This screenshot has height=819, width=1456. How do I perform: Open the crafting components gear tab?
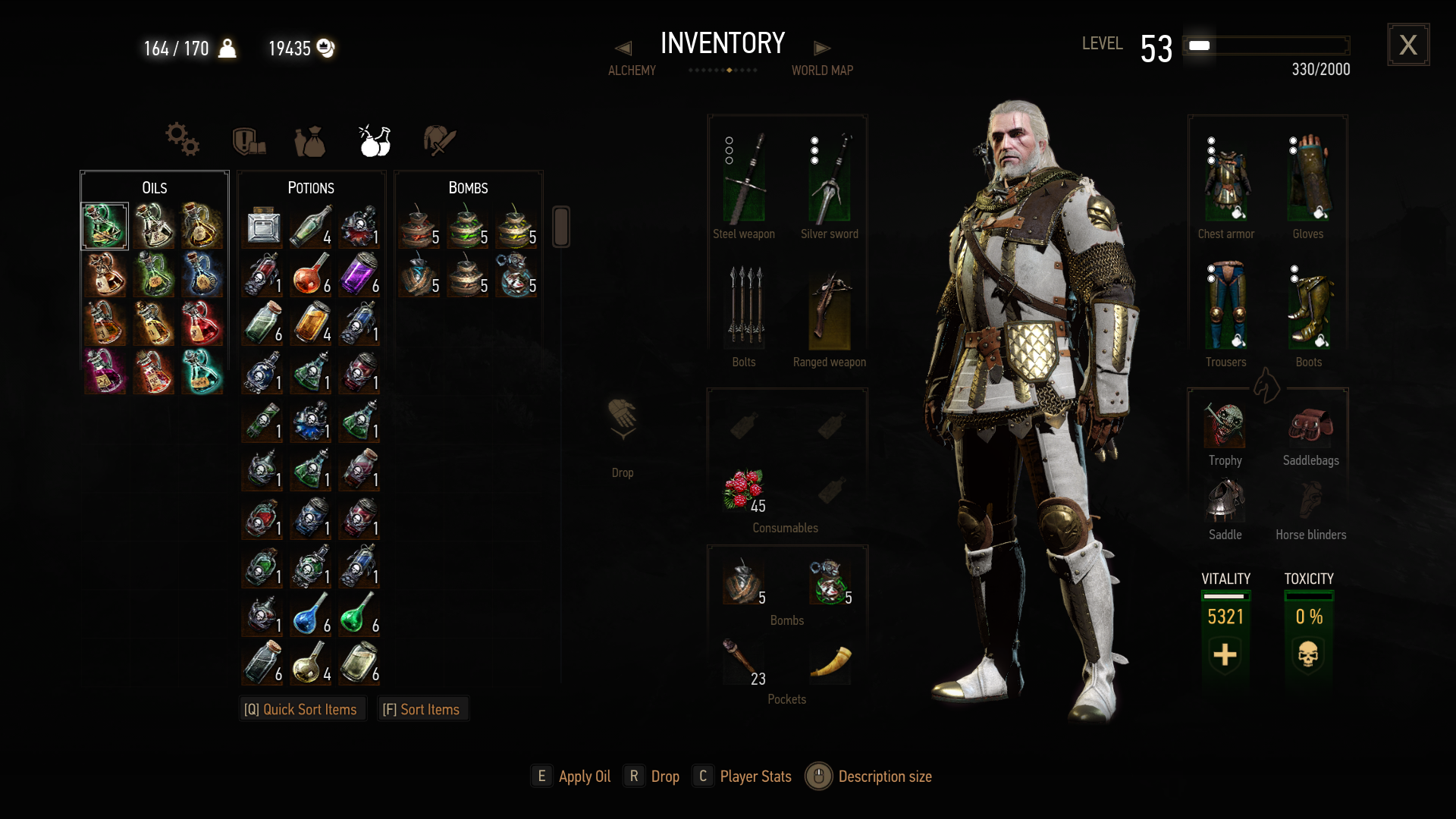pyautogui.click(x=182, y=140)
